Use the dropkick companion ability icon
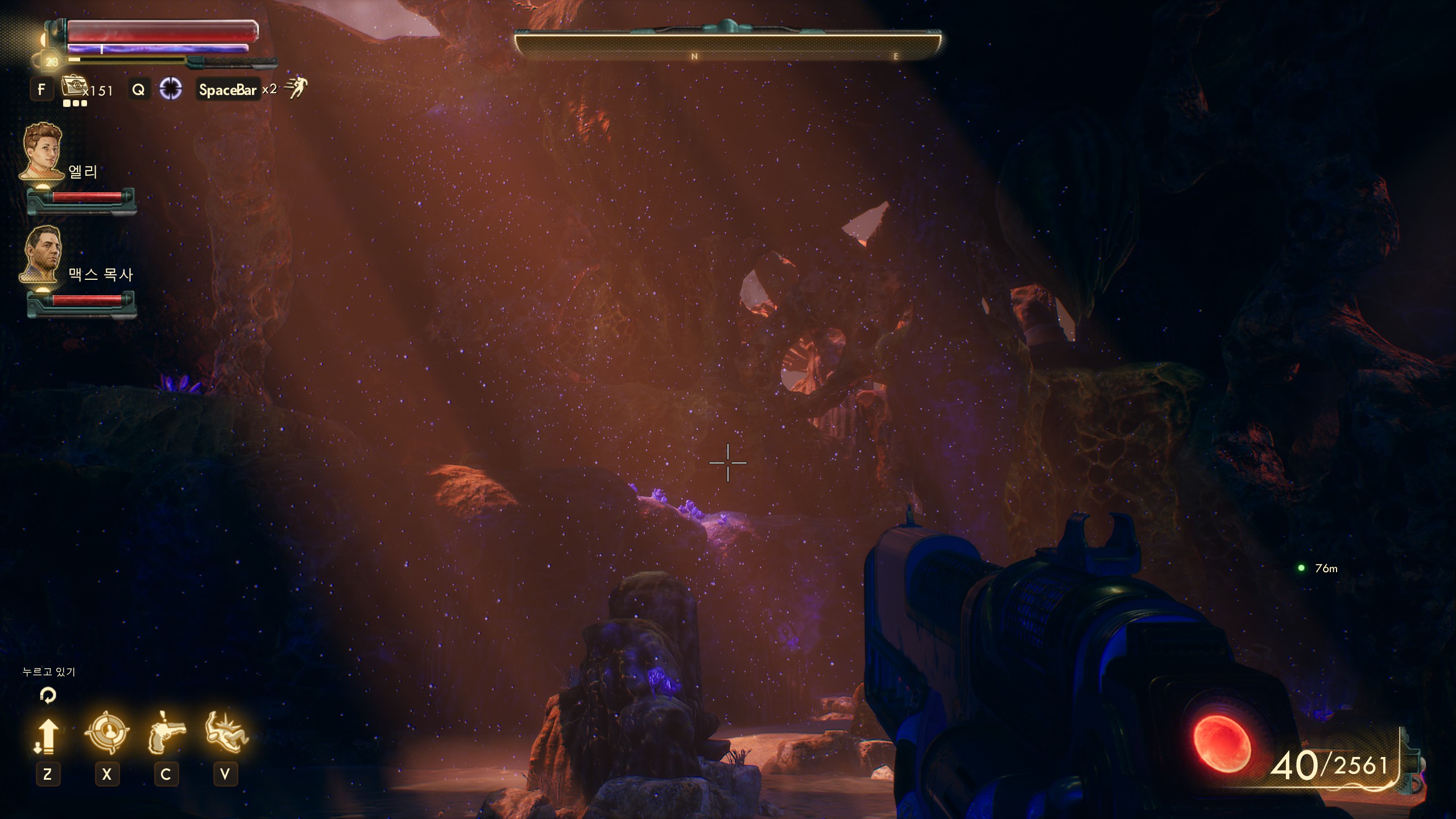The width and height of the screenshot is (1456, 819). (x=226, y=733)
